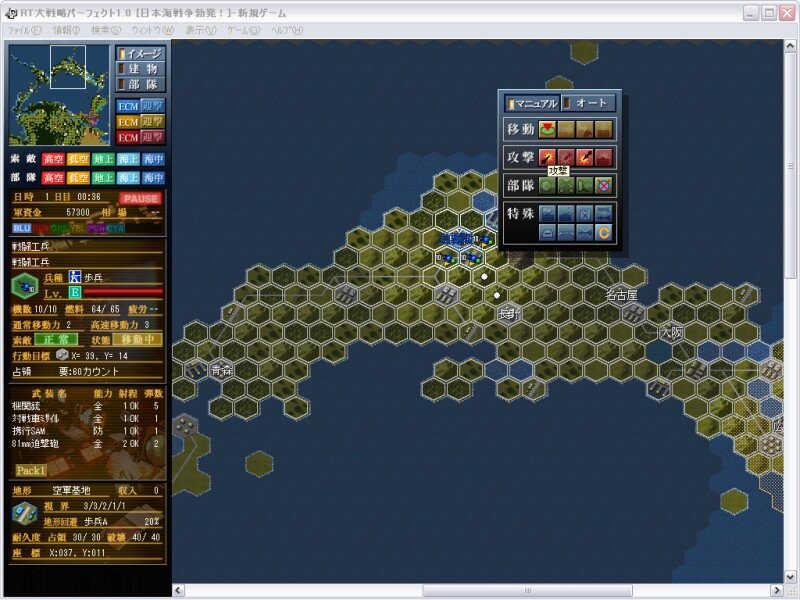The width and height of the screenshot is (800, 600).
Task: Open the minimap overview
Action: click(59, 92)
